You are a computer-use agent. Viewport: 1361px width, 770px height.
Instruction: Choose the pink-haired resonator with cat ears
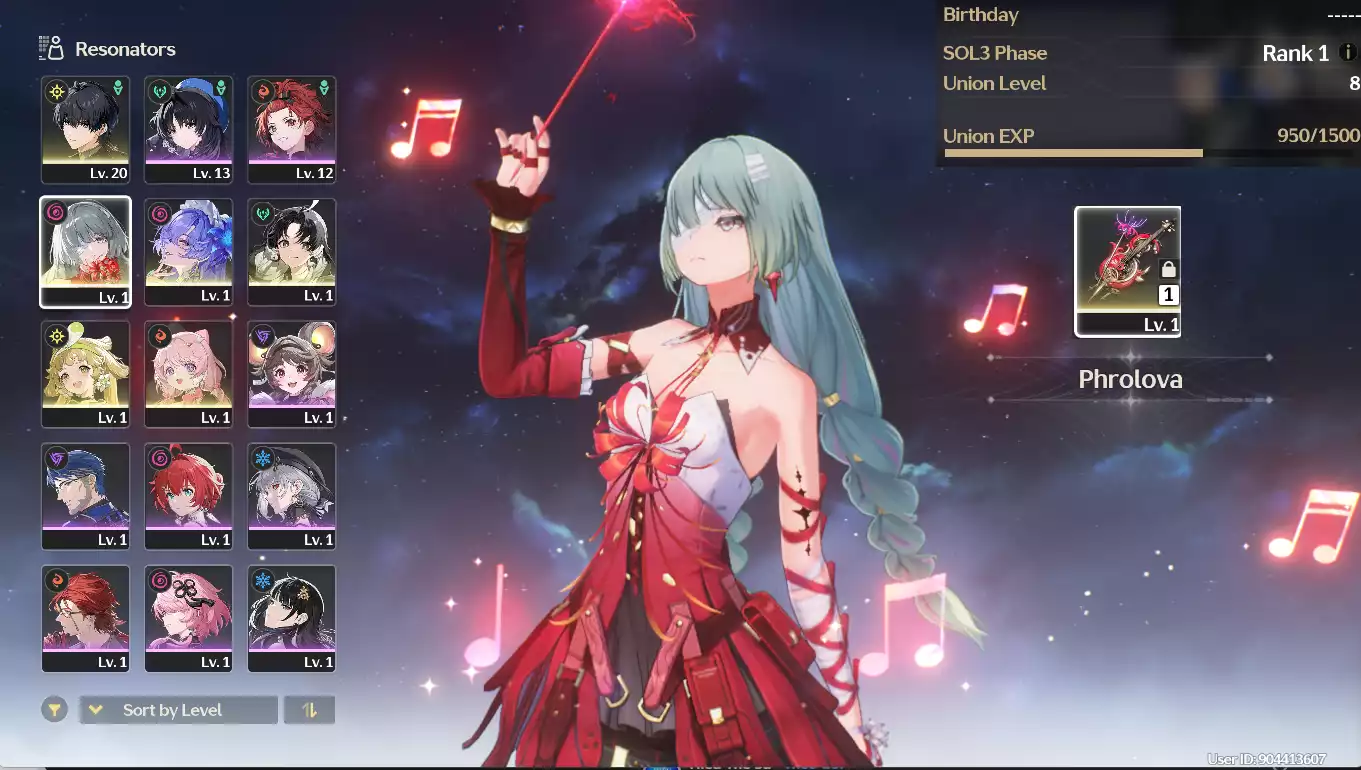189,374
